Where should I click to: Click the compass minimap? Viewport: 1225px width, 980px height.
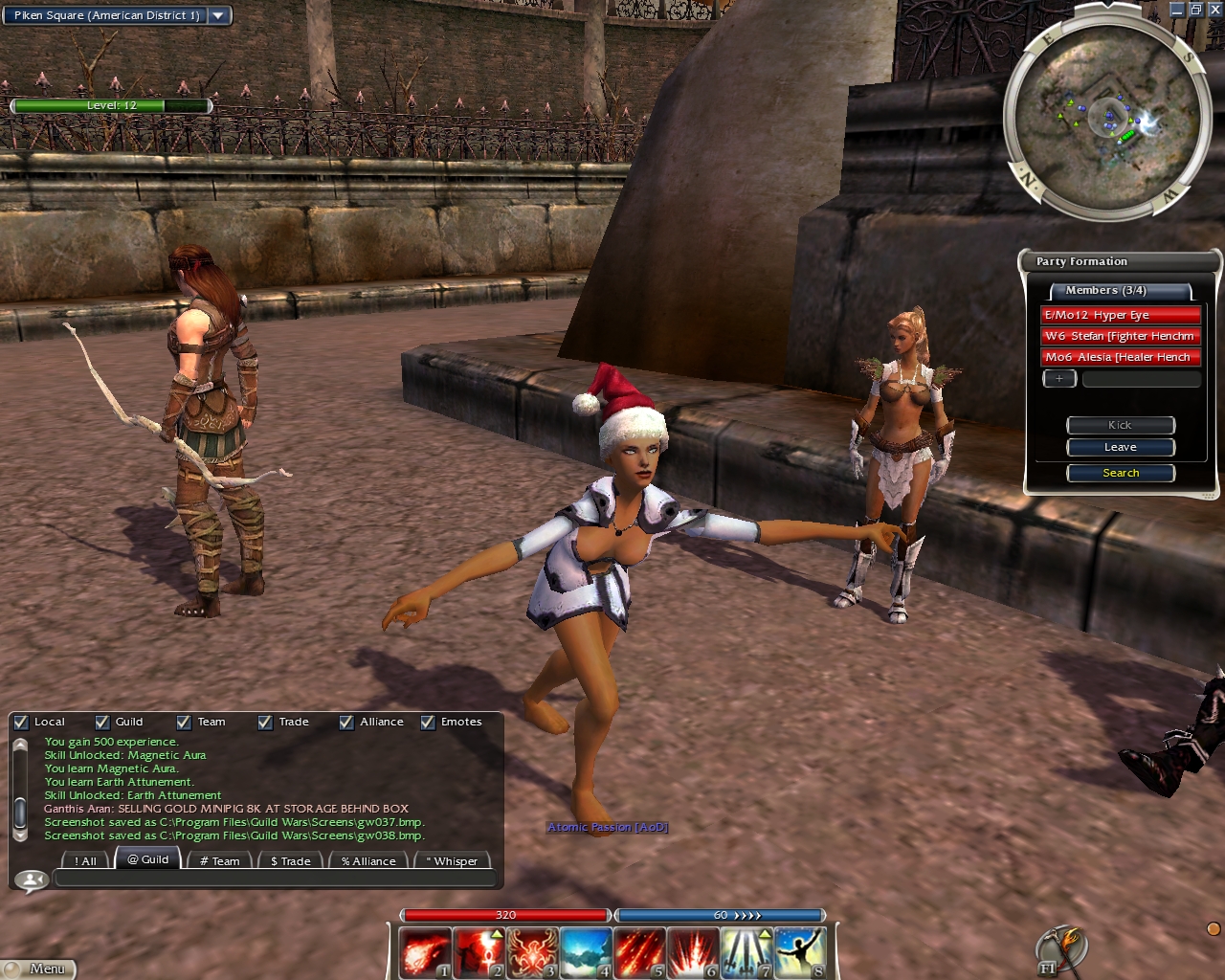(1106, 119)
